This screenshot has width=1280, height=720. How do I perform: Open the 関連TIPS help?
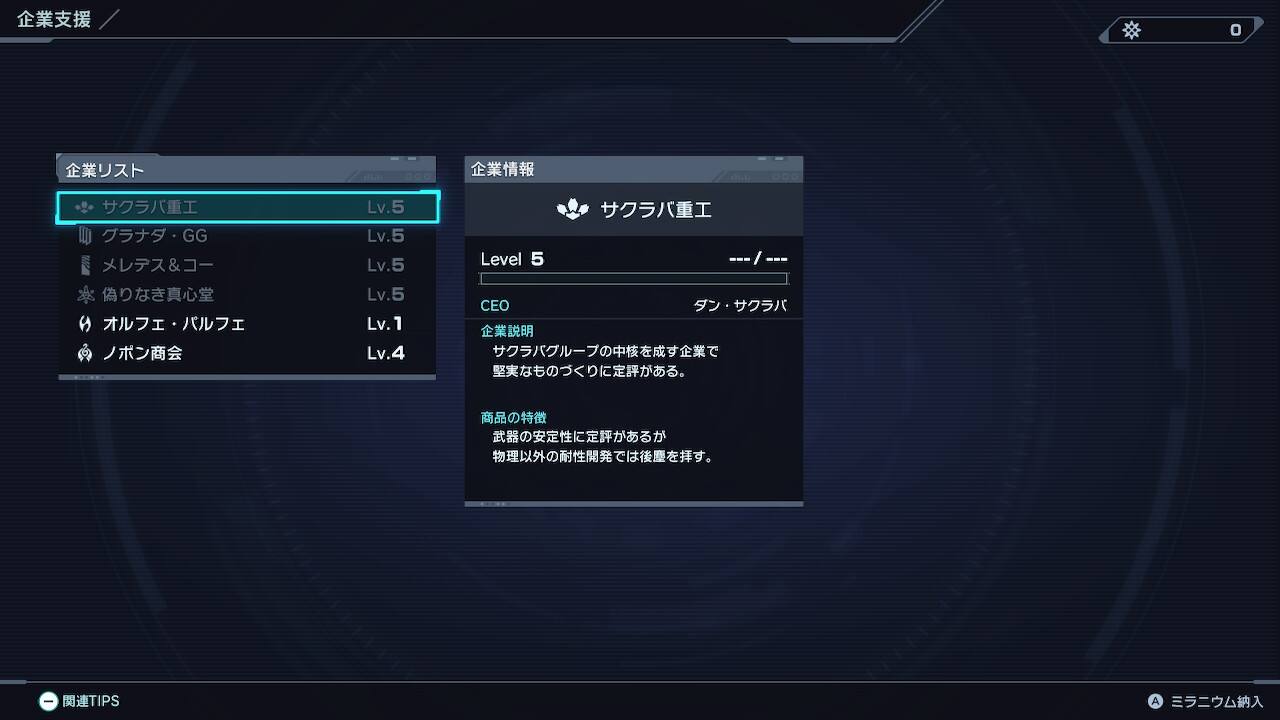[79, 701]
